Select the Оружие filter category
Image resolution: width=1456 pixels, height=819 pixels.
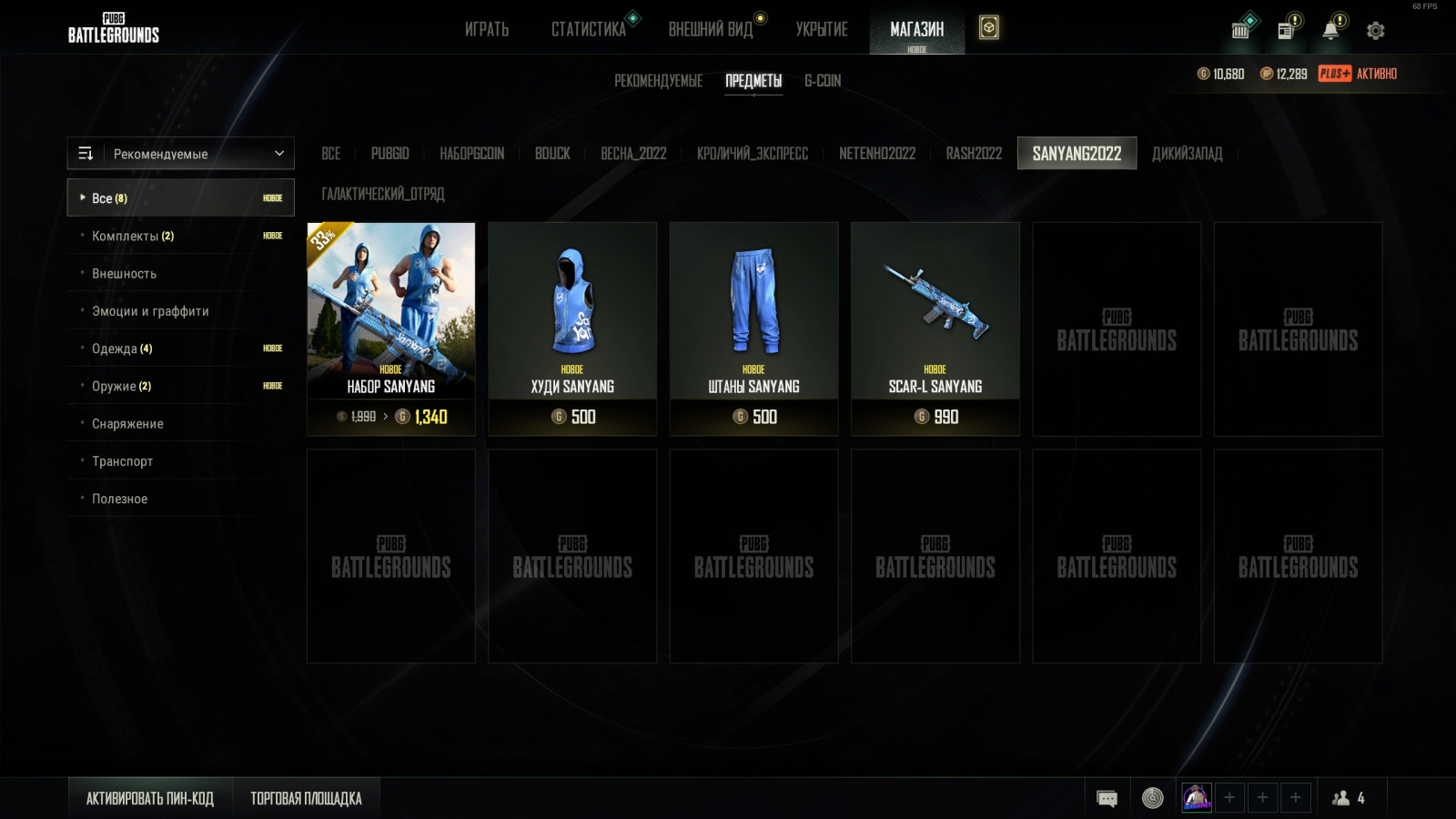click(121, 386)
